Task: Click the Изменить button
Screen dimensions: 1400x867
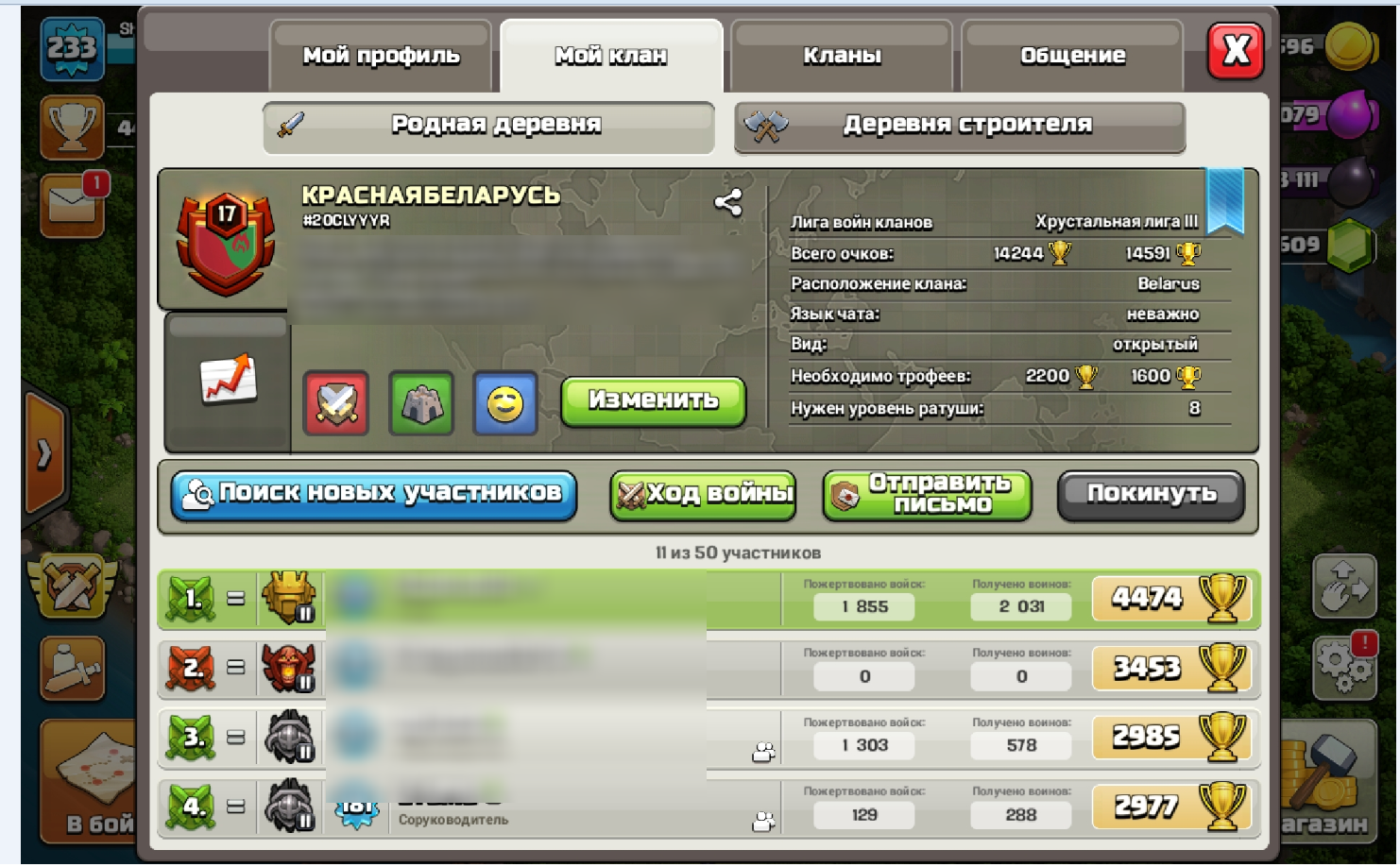Action: tap(653, 399)
